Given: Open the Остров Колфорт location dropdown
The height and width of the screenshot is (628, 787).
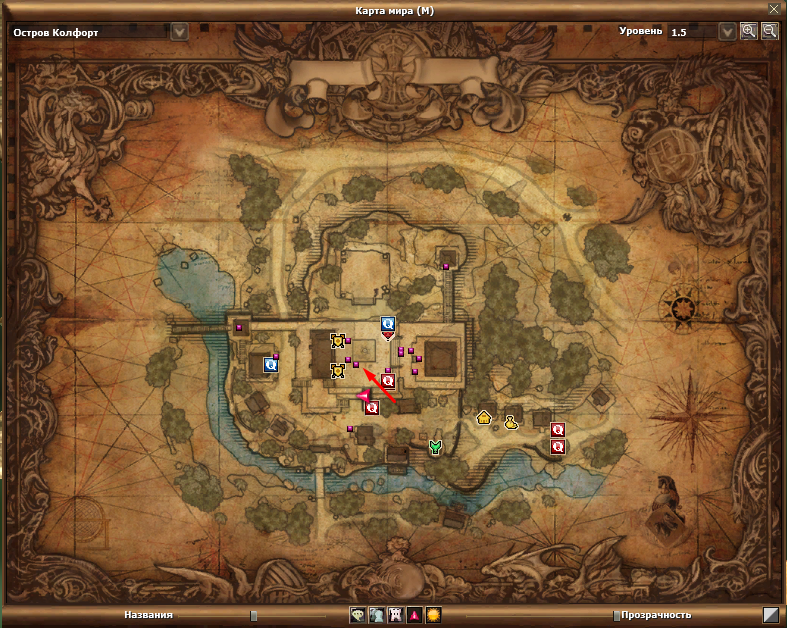Looking at the screenshot, I should [179, 31].
